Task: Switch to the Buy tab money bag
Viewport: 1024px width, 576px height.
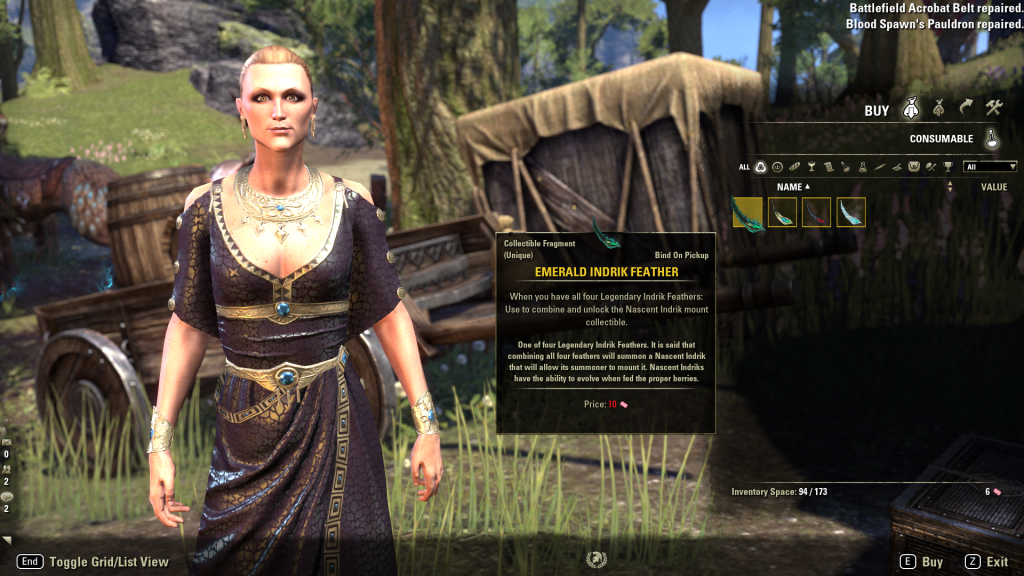Action: coord(911,108)
